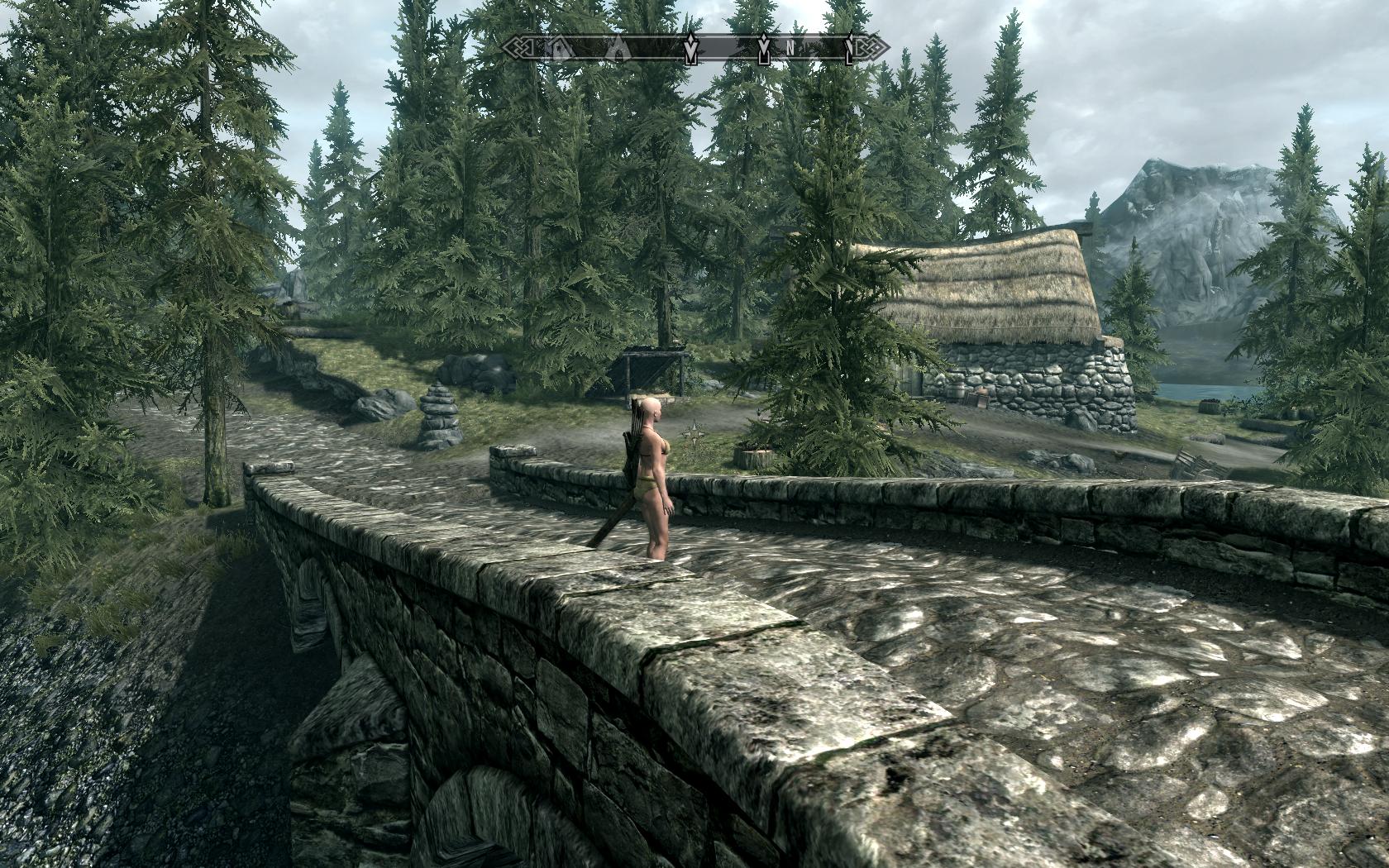This screenshot has width=1389, height=868.
Task: Click the north 'N' indicator on compass
Action: pyautogui.click(x=790, y=49)
